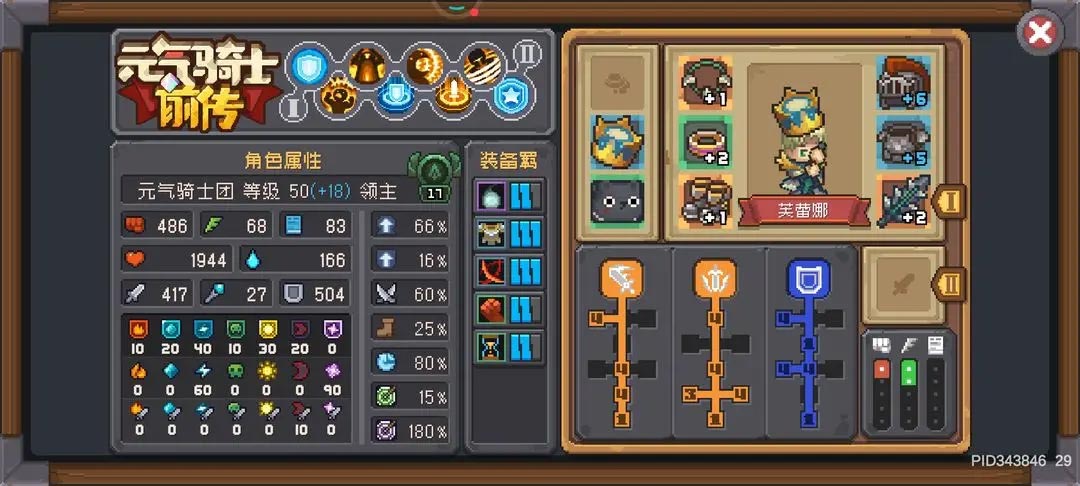The image size is (1080, 486).
Task: Select the dark sword +2 weapon slot
Action: [903, 199]
